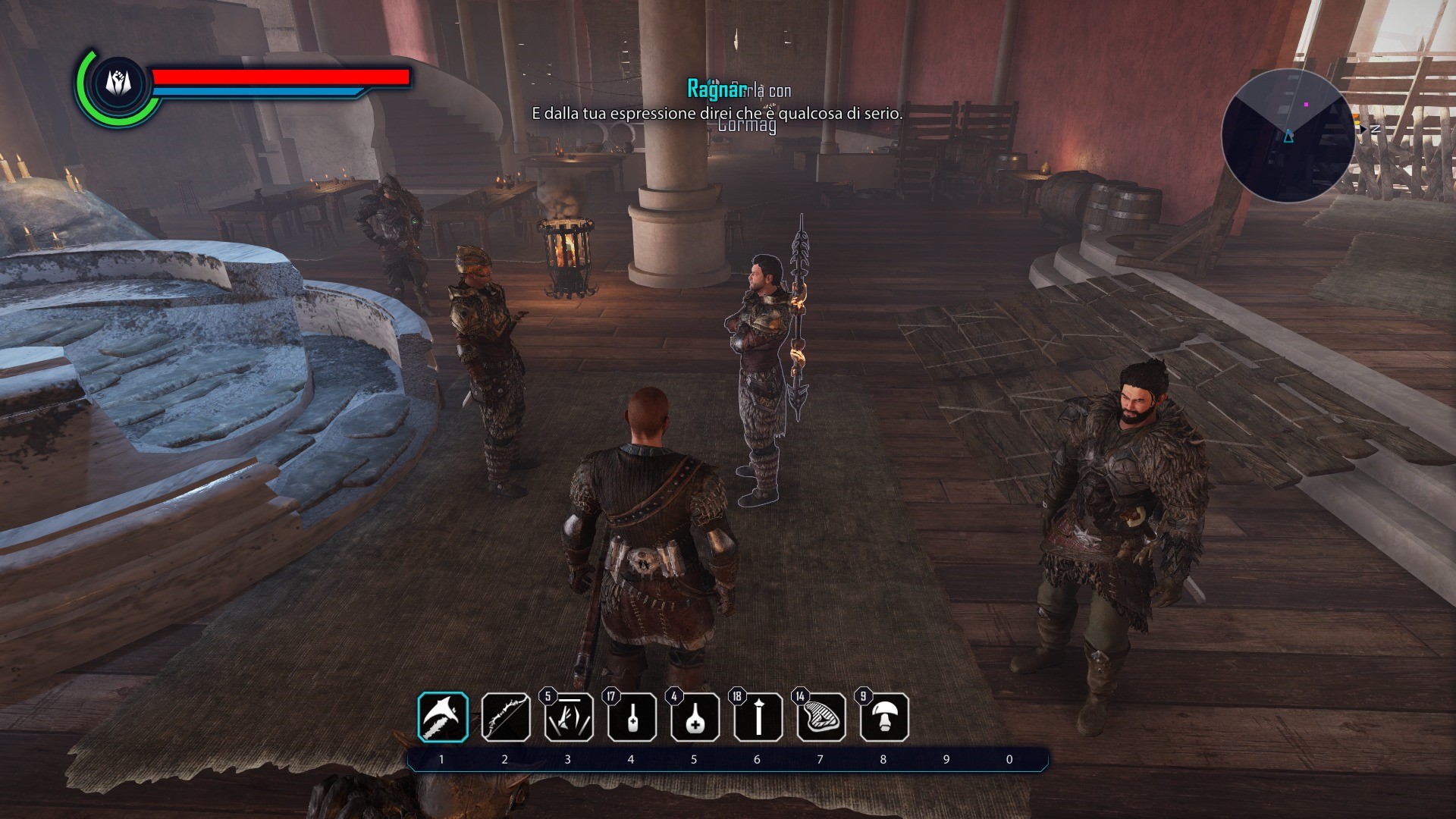Viewport: 1456px width, 819px height.
Task: Click the faction emblem beside the health bar
Action: [118, 83]
